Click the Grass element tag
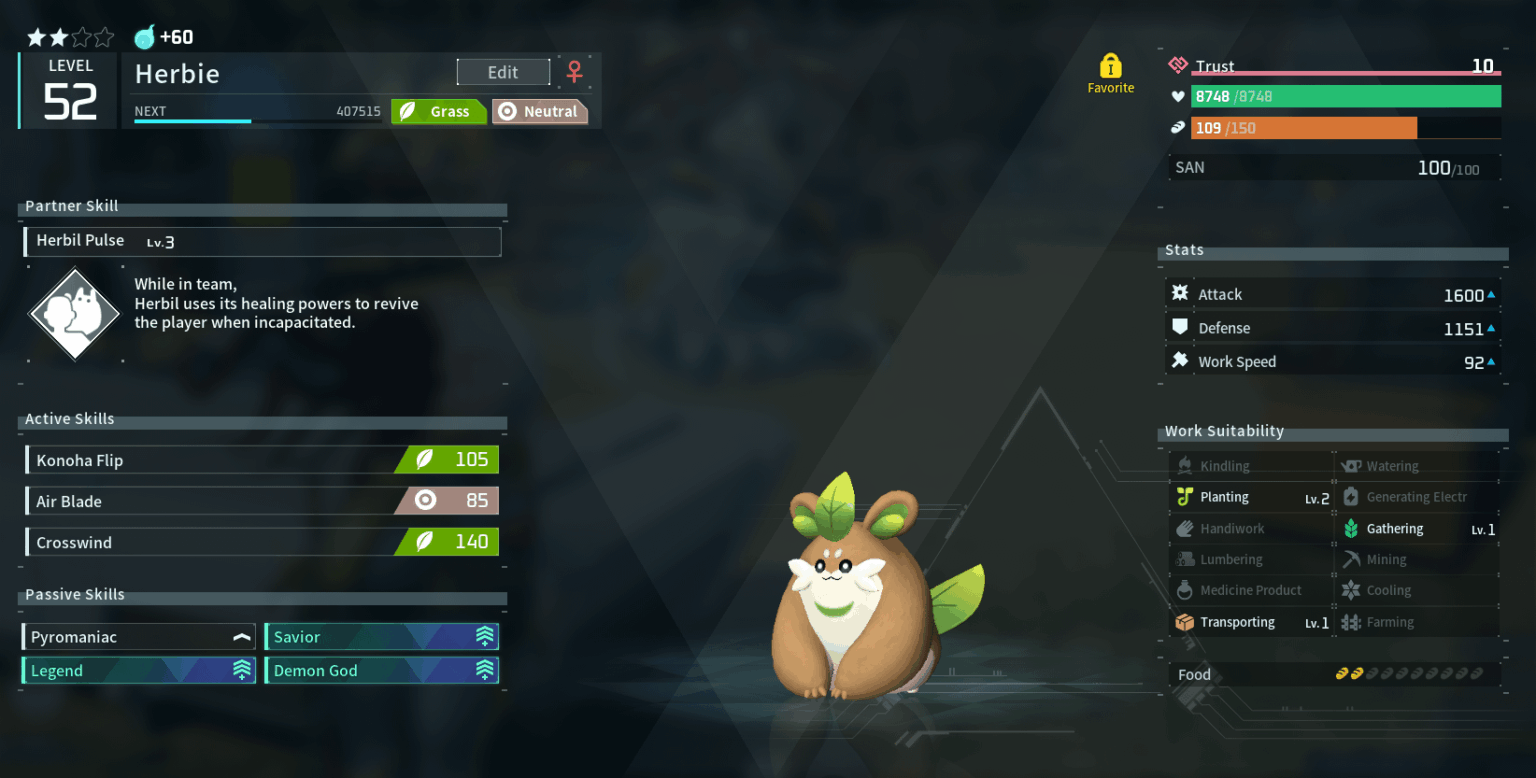 coord(439,112)
